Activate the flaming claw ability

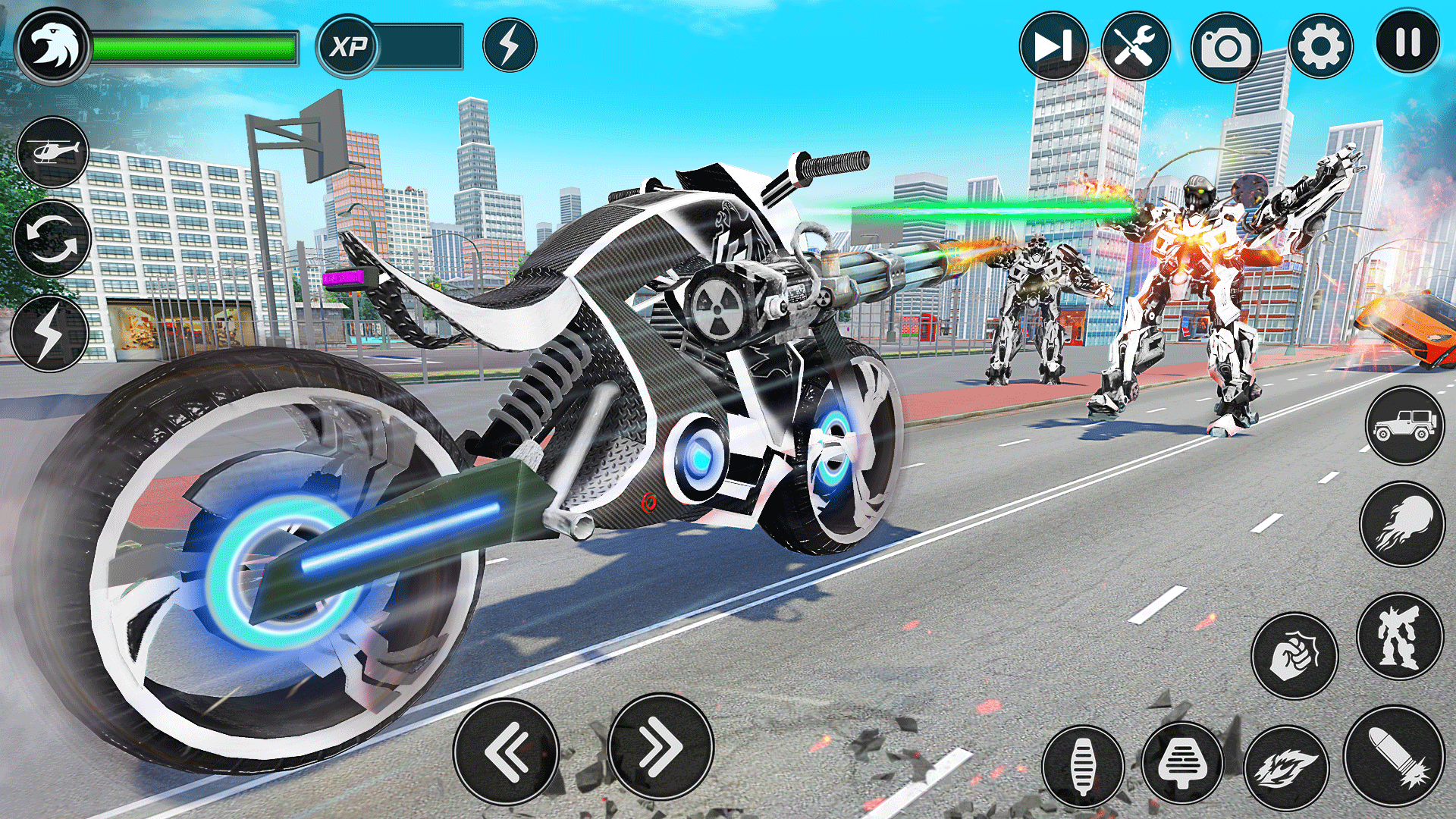pyautogui.click(x=1286, y=767)
